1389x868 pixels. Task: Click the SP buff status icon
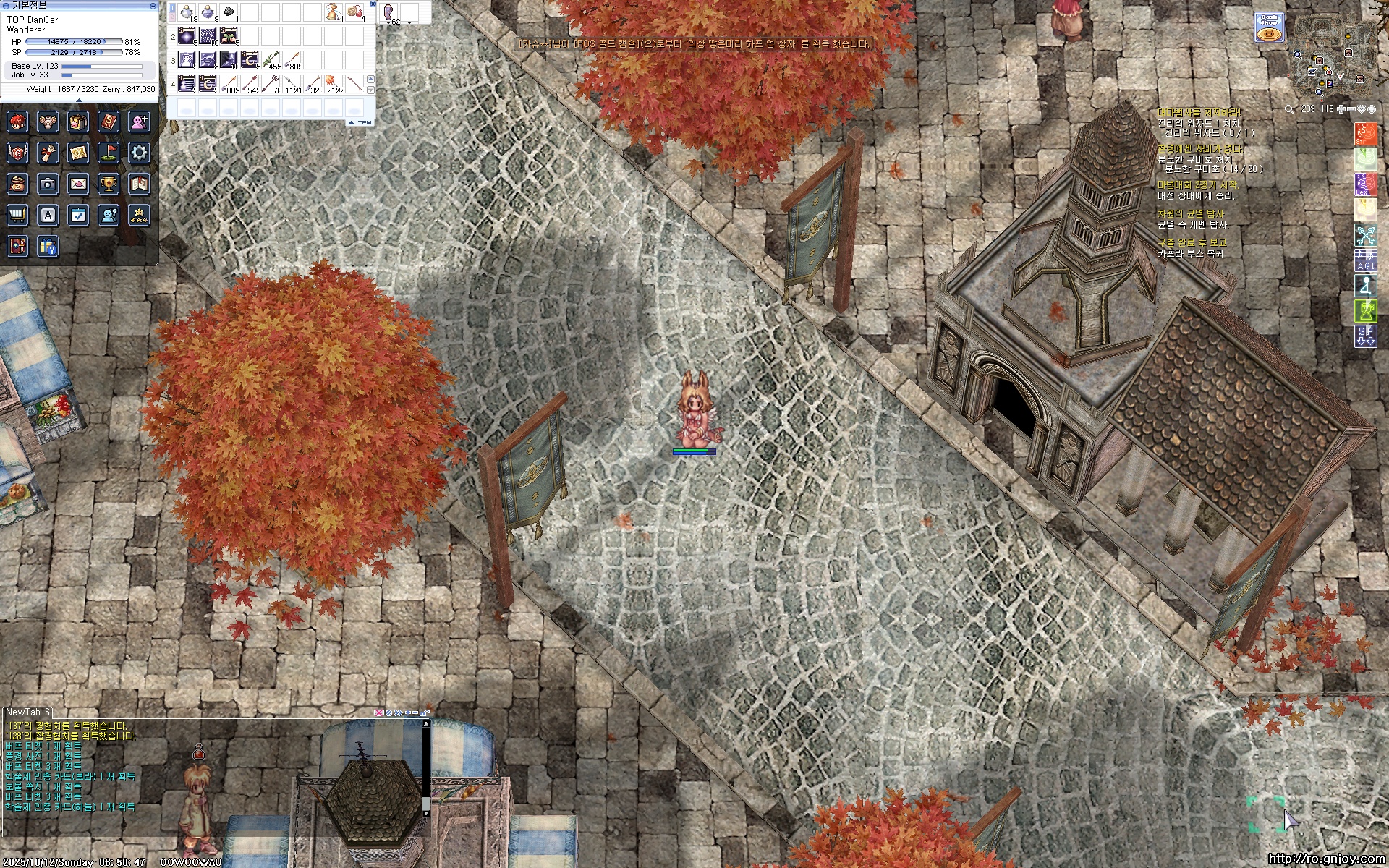pyautogui.click(x=1365, y=336)
